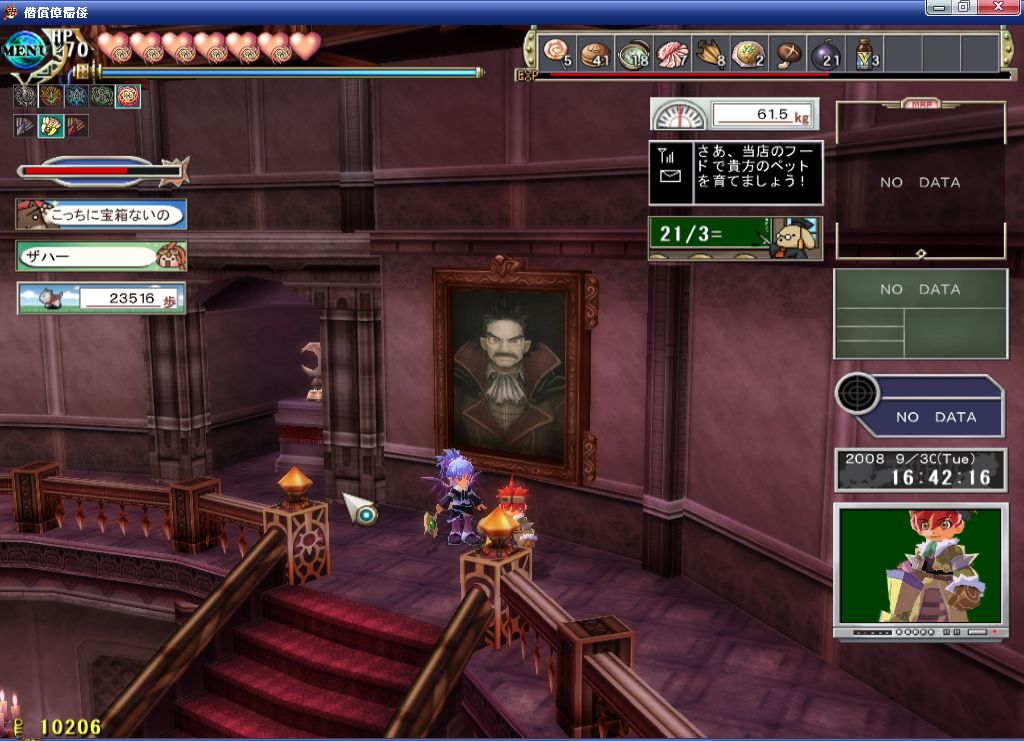Use the swirl lollipop item

tap(555, 52)
